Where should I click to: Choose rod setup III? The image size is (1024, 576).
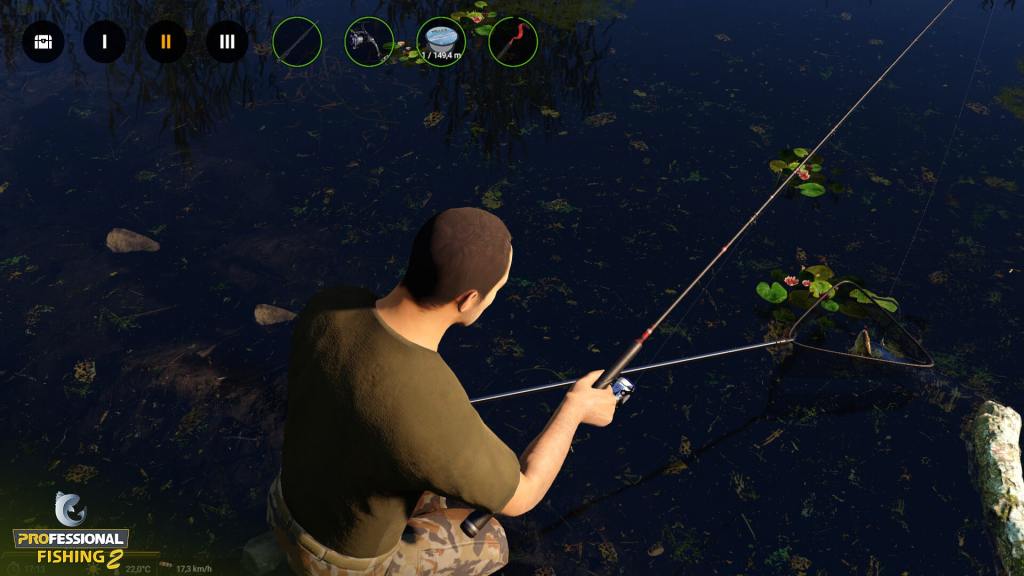pyautogui.click(x=227, y=42)
